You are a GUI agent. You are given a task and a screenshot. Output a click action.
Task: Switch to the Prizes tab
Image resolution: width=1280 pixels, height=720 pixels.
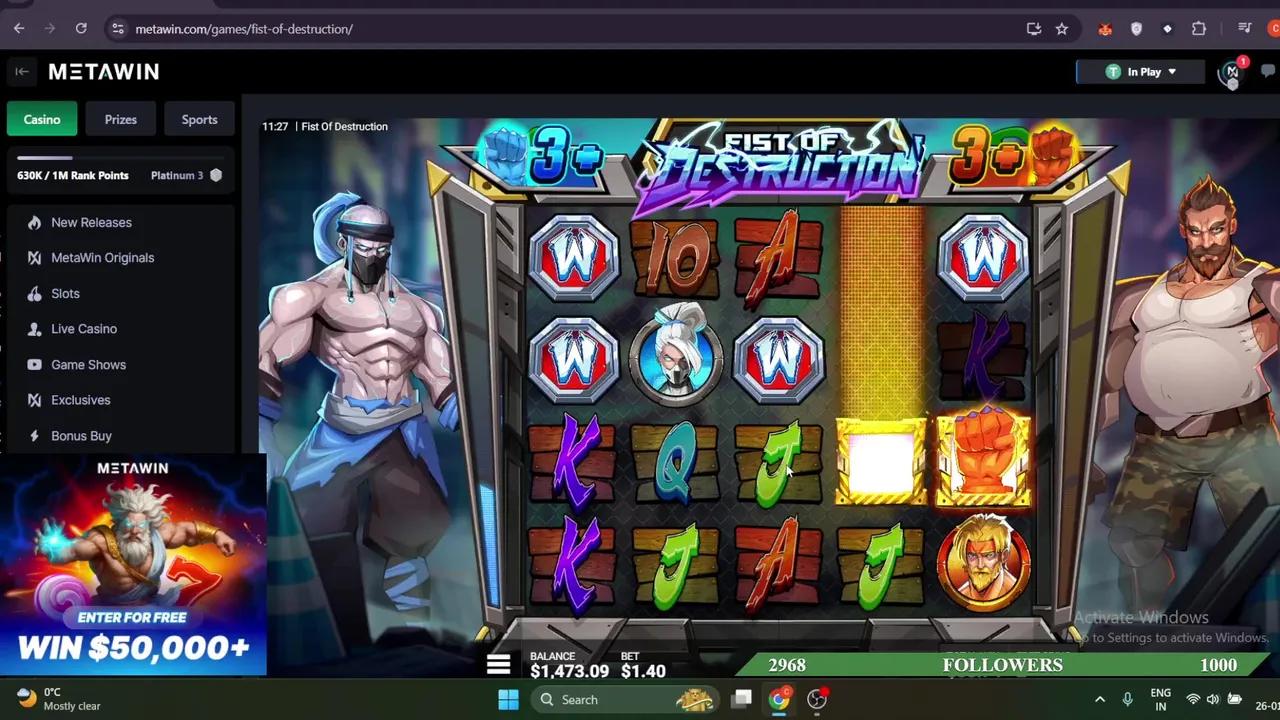coord(120,119)
